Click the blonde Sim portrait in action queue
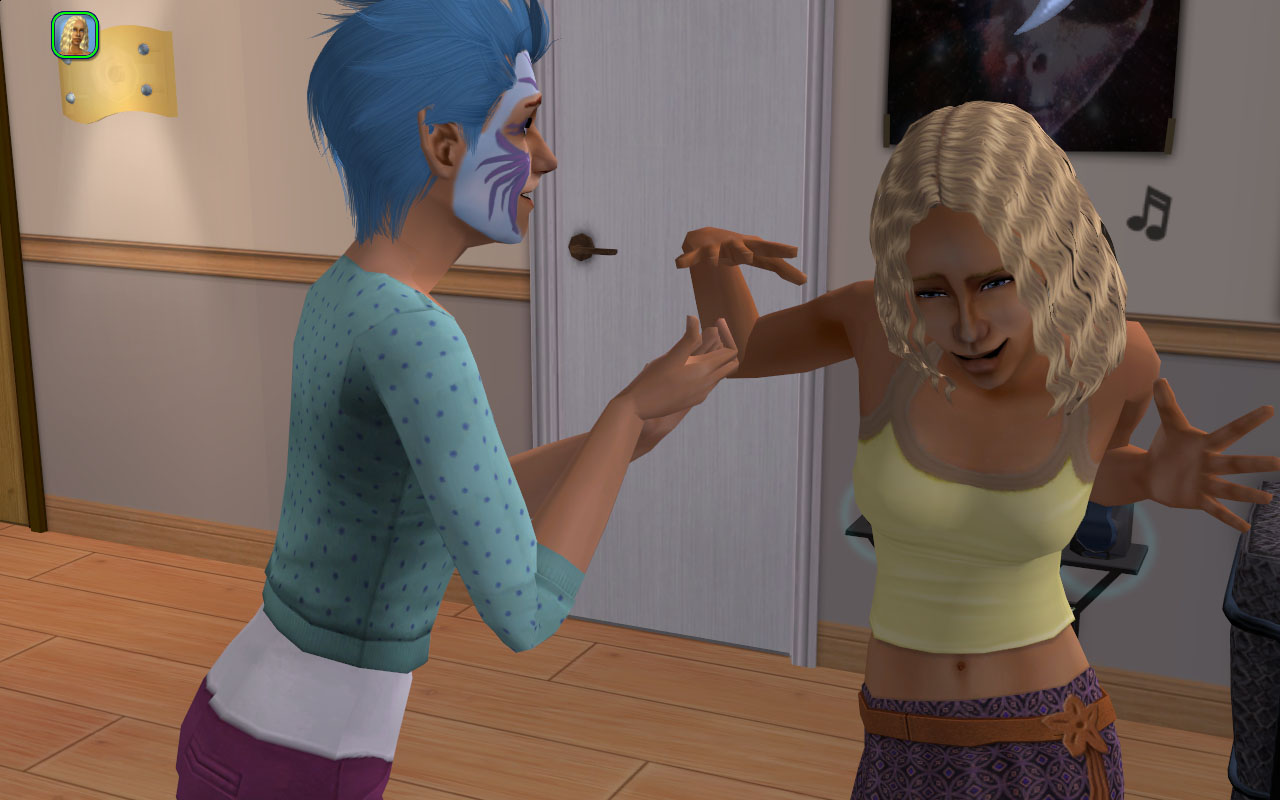This screenshot has width=1280, height=800. (x=74, y=35)
